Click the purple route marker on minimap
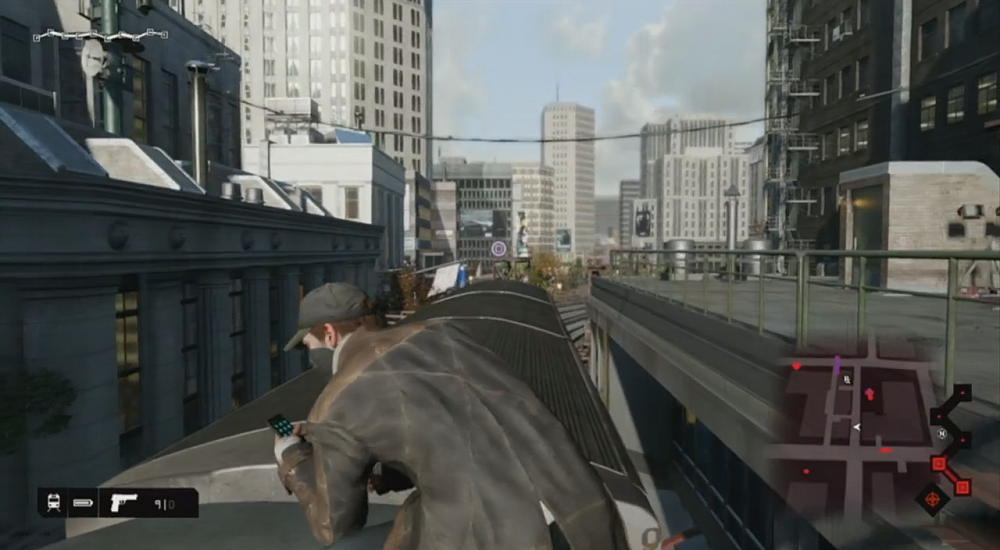1000x550 pixels. point(837,365)
